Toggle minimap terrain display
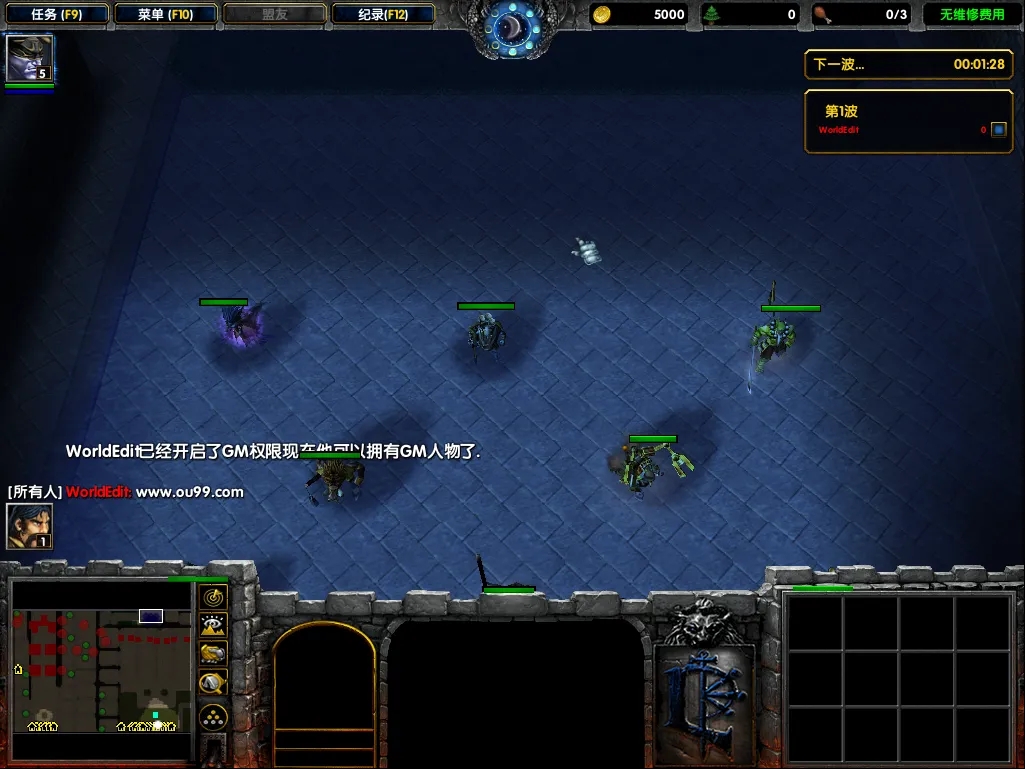This screenshot has height=769, width=1025. coord(213,626)
